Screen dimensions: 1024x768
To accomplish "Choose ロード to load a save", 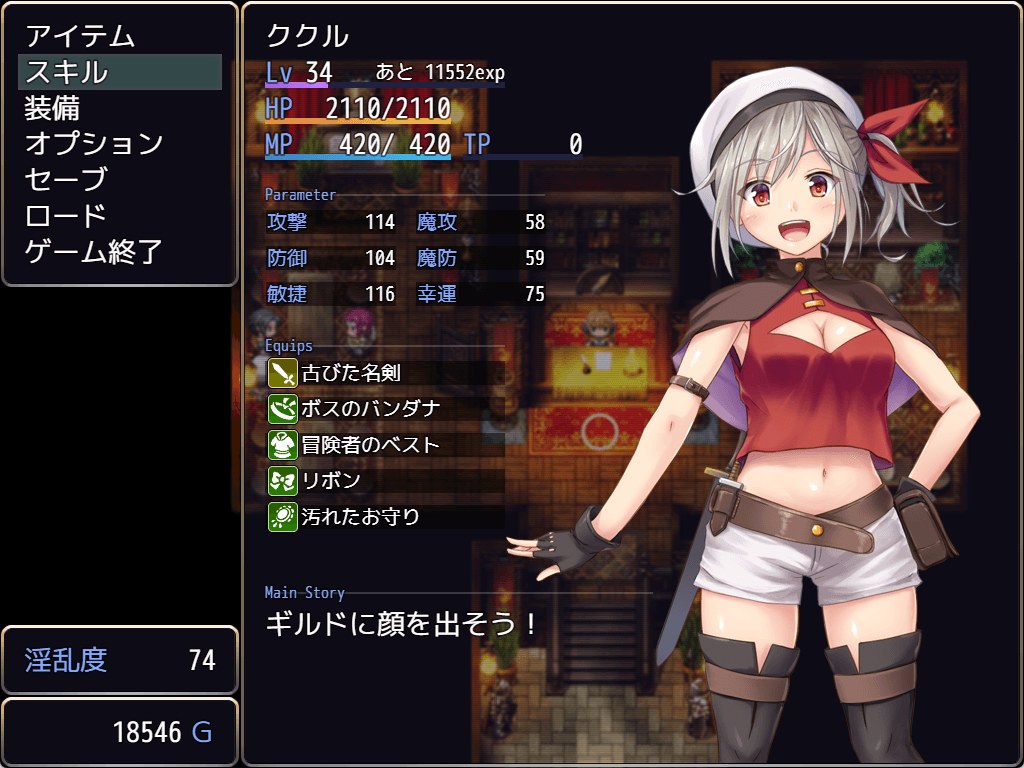I will [x=66, y=216].
